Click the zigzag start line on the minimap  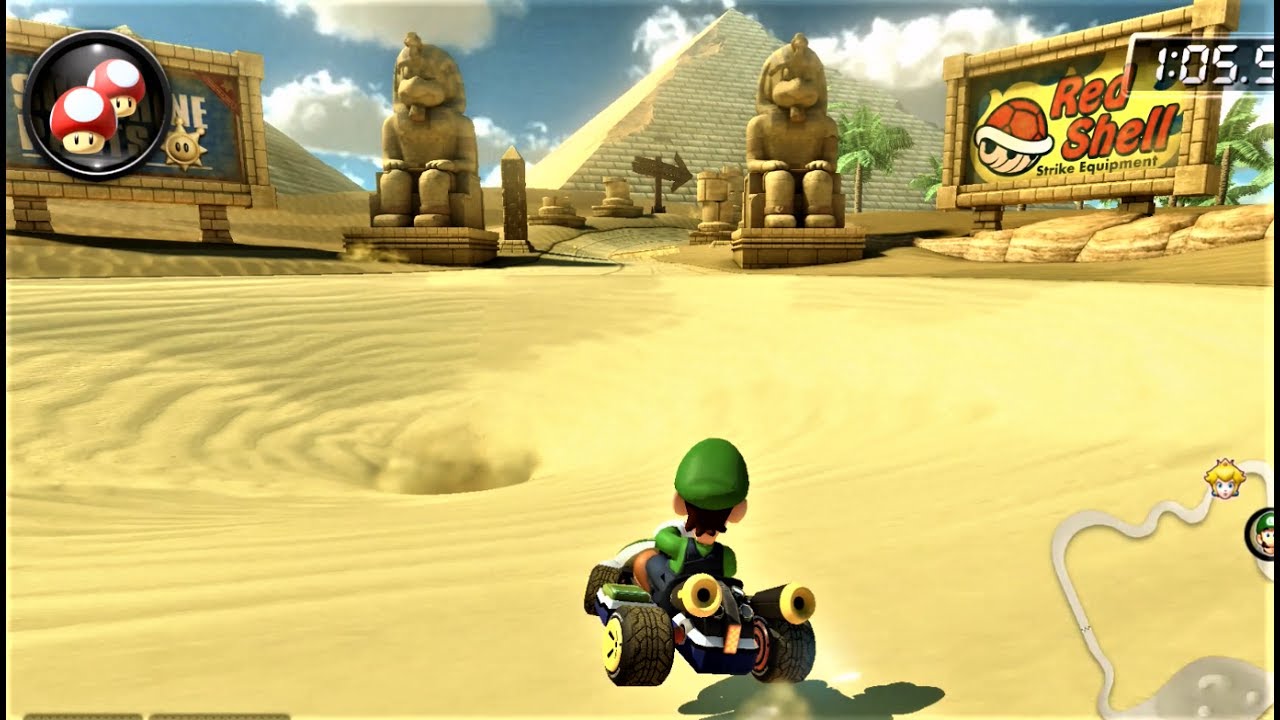tap(1084, 627)
